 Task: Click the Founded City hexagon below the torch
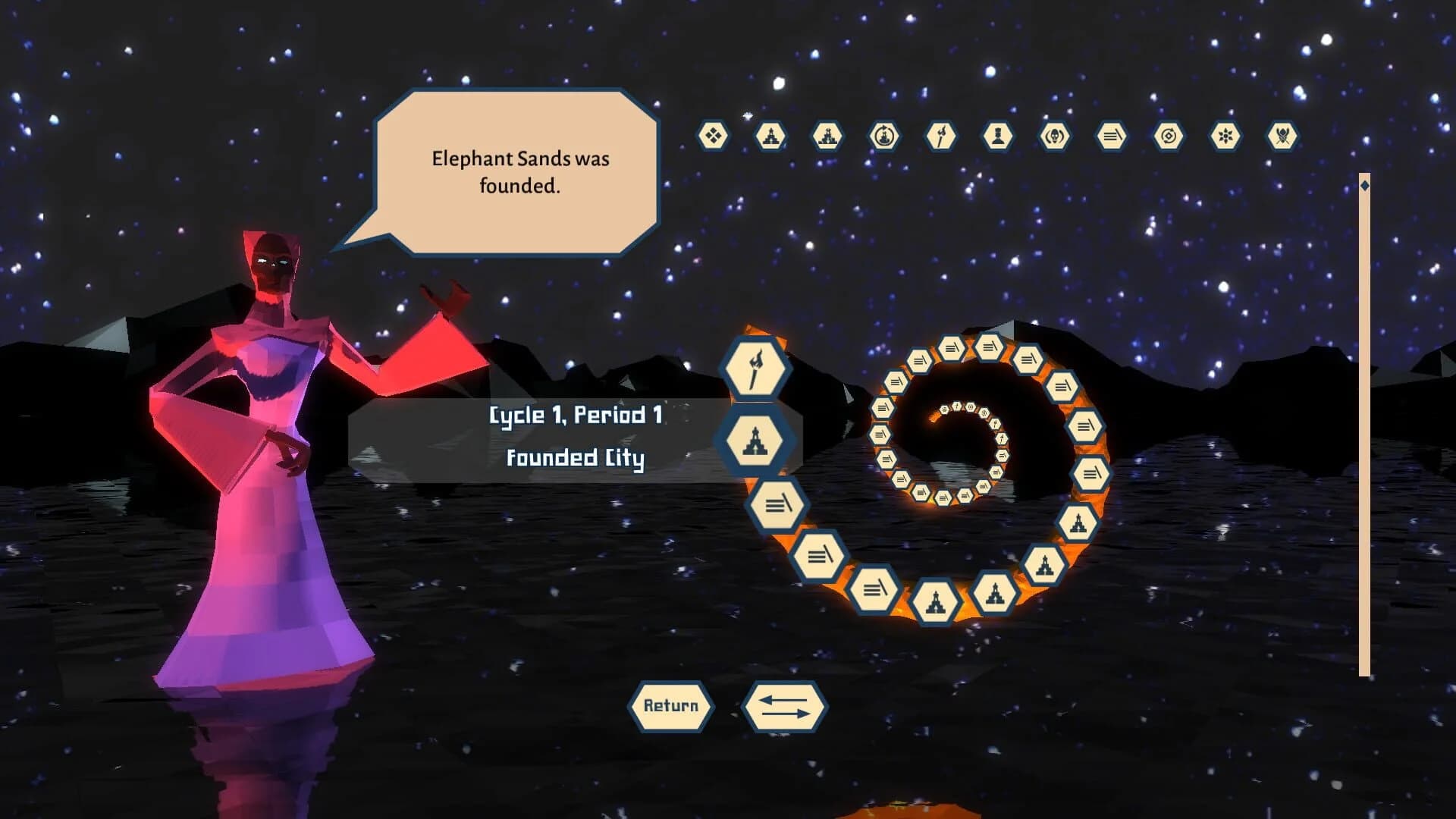click(x=755, y=441)
